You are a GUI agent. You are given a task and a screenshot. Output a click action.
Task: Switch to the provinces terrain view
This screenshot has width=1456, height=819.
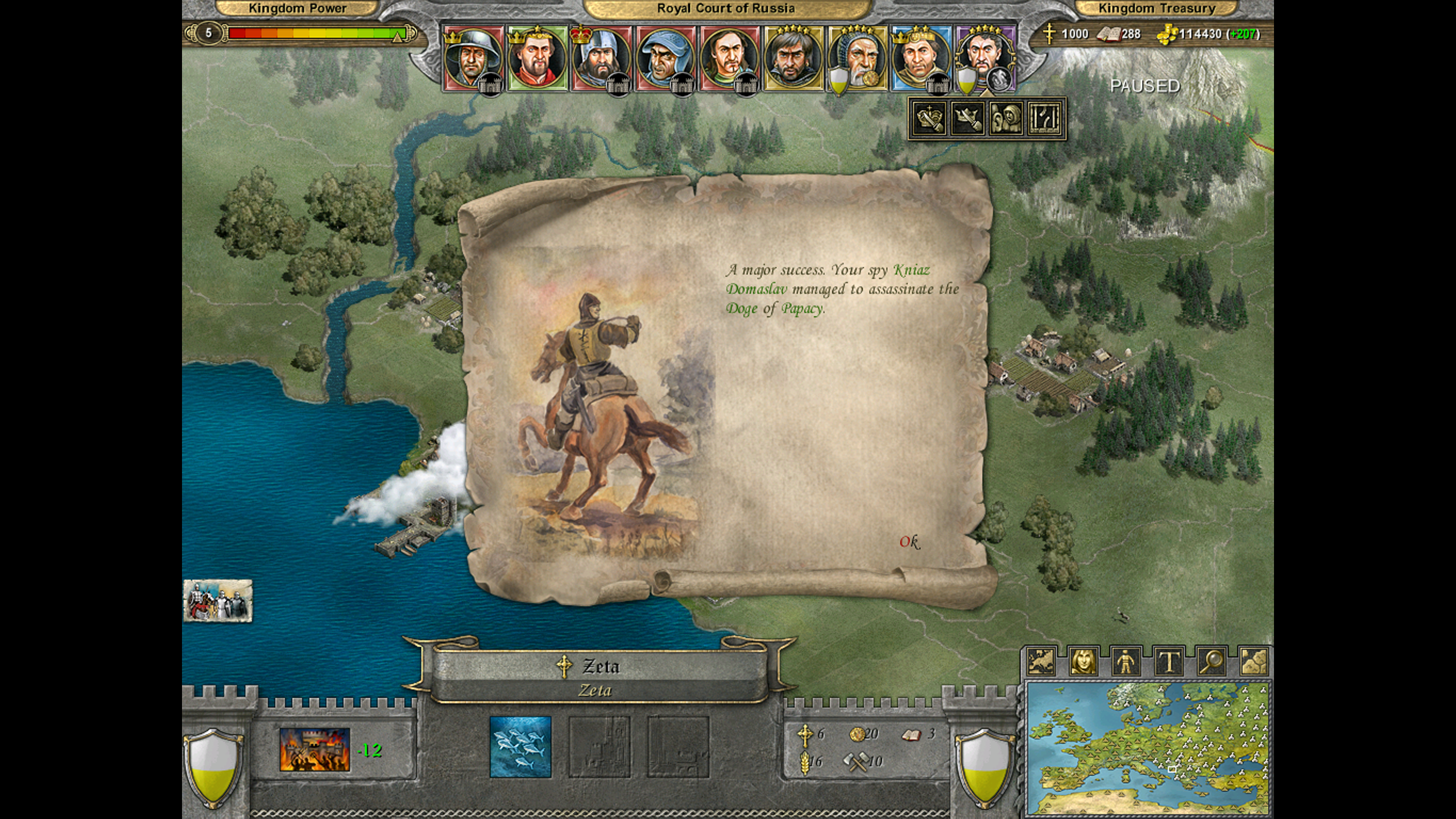click(1253, 662)
